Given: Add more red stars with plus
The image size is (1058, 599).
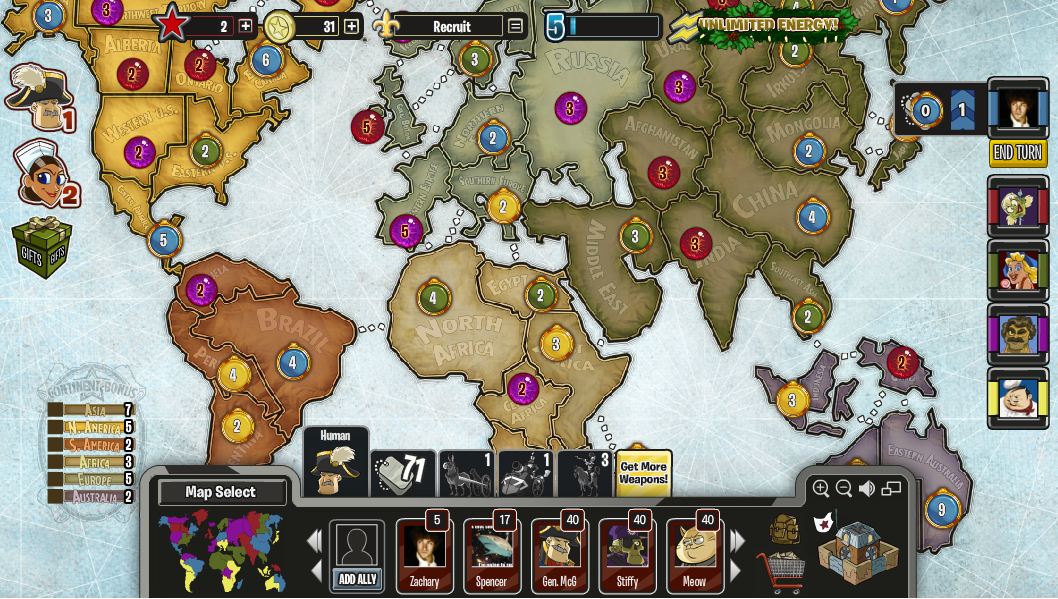Looking at the screenshot, I should 245,26.
